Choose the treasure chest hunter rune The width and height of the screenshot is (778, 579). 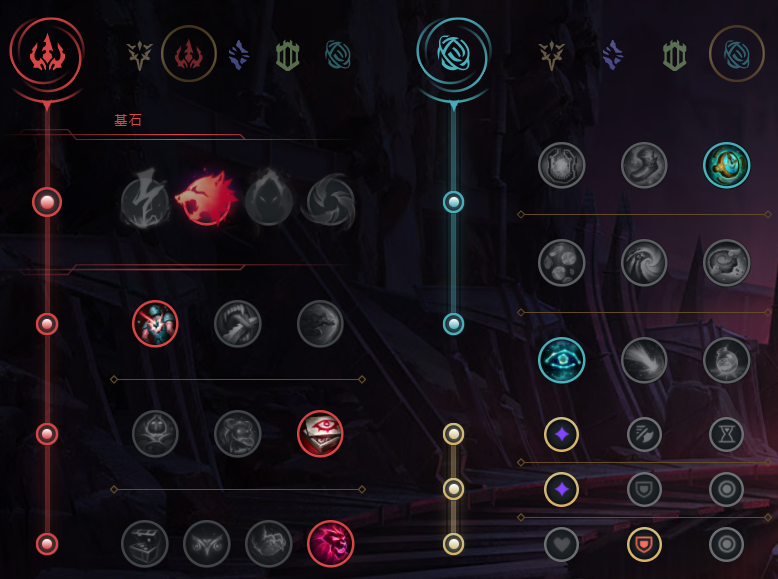[145, 544]
